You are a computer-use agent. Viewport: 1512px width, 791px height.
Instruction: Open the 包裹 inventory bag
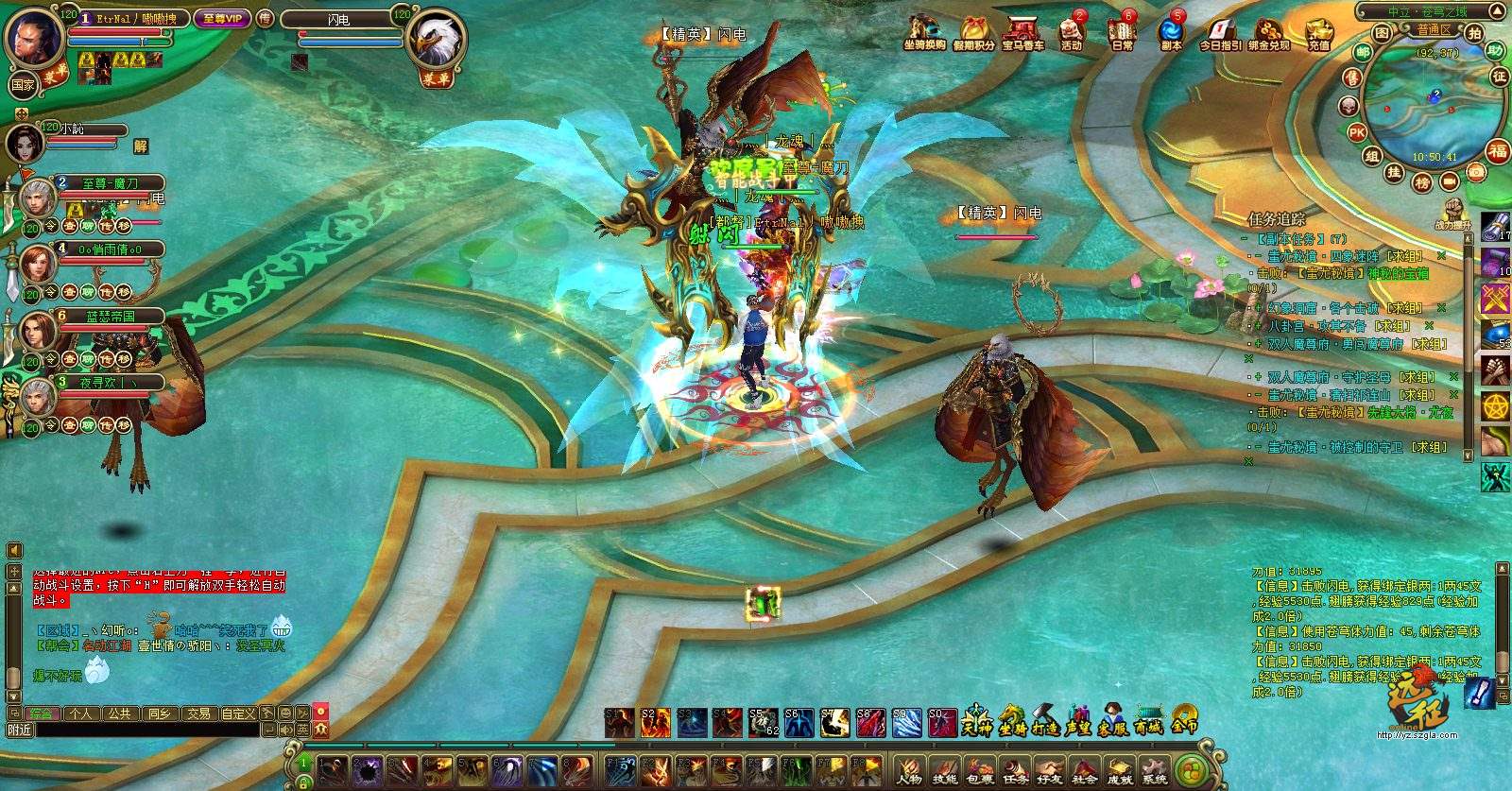[x=979, y=771]
